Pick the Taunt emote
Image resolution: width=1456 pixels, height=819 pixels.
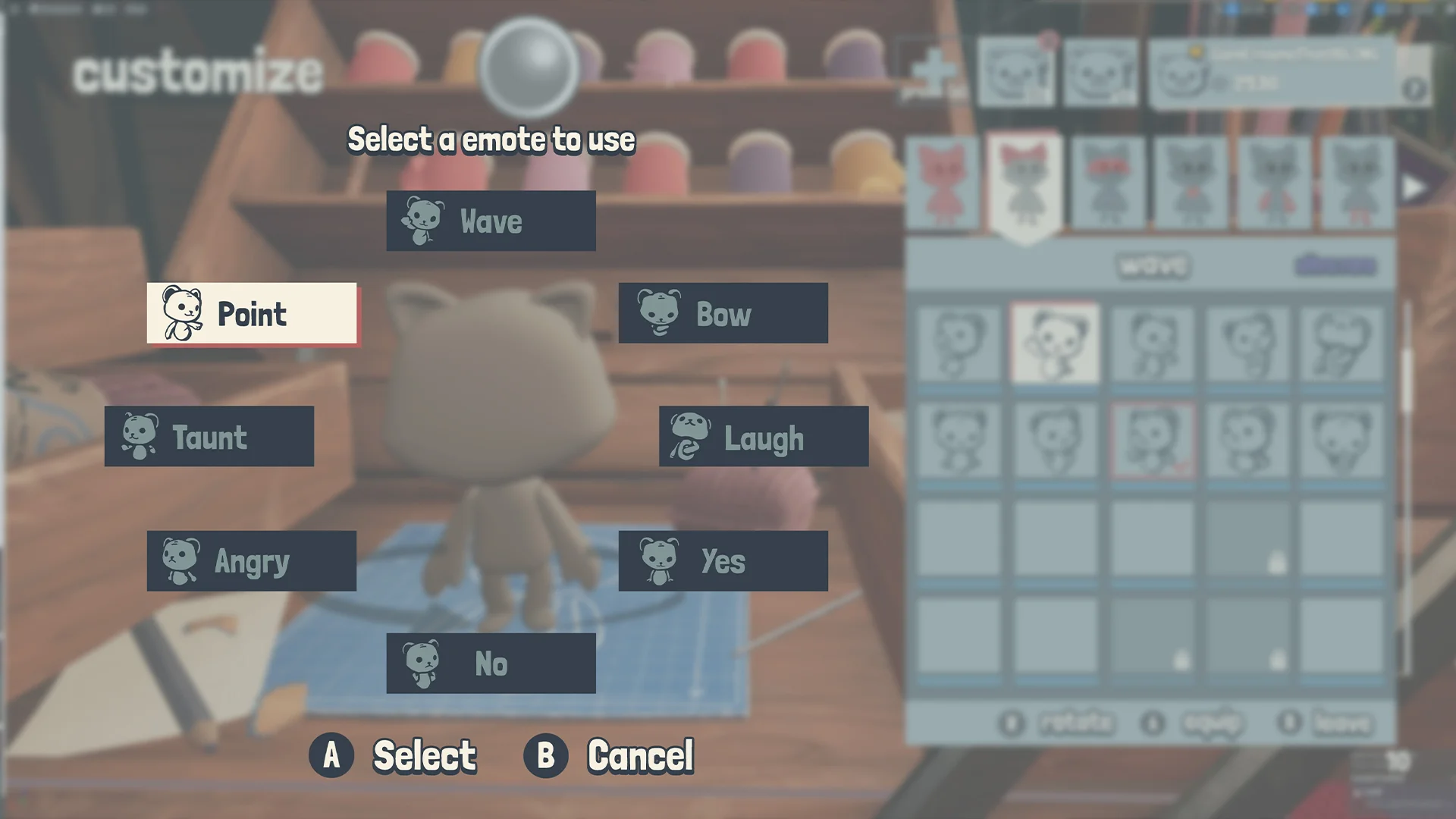(209, 437)
